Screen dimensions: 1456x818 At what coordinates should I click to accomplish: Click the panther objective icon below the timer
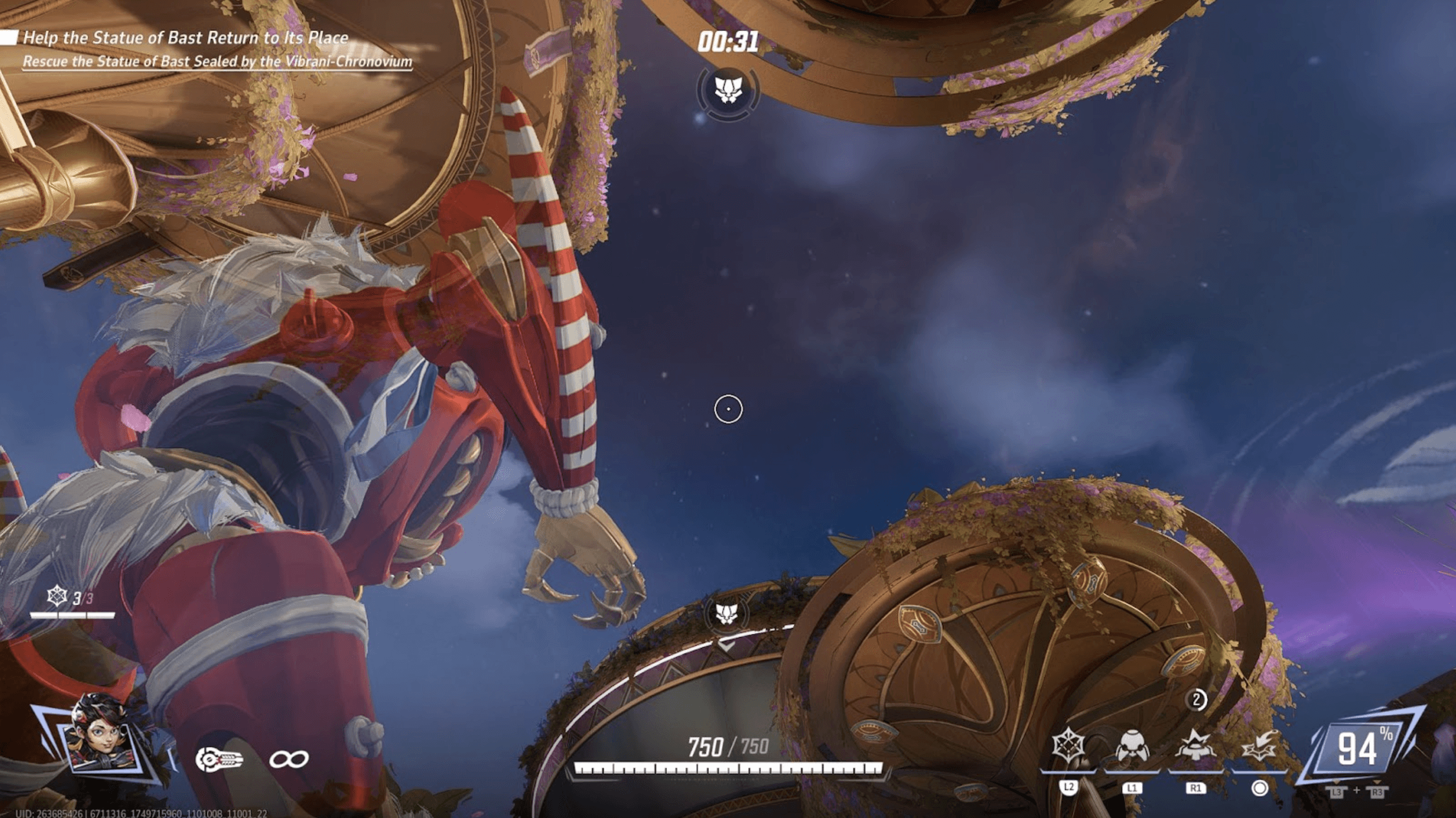click(728, 90)
